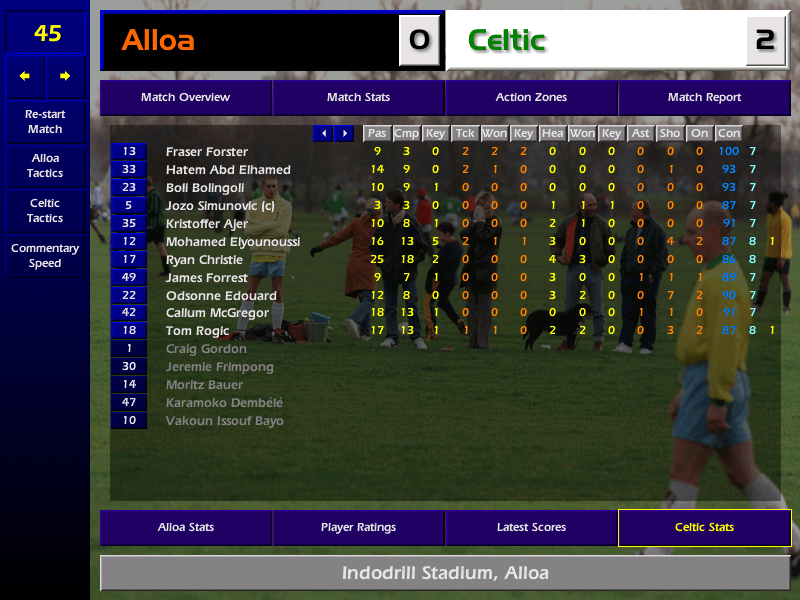Open Alloa Tactics
This screenshot has width=800, height=600.
tap(45, 166)
